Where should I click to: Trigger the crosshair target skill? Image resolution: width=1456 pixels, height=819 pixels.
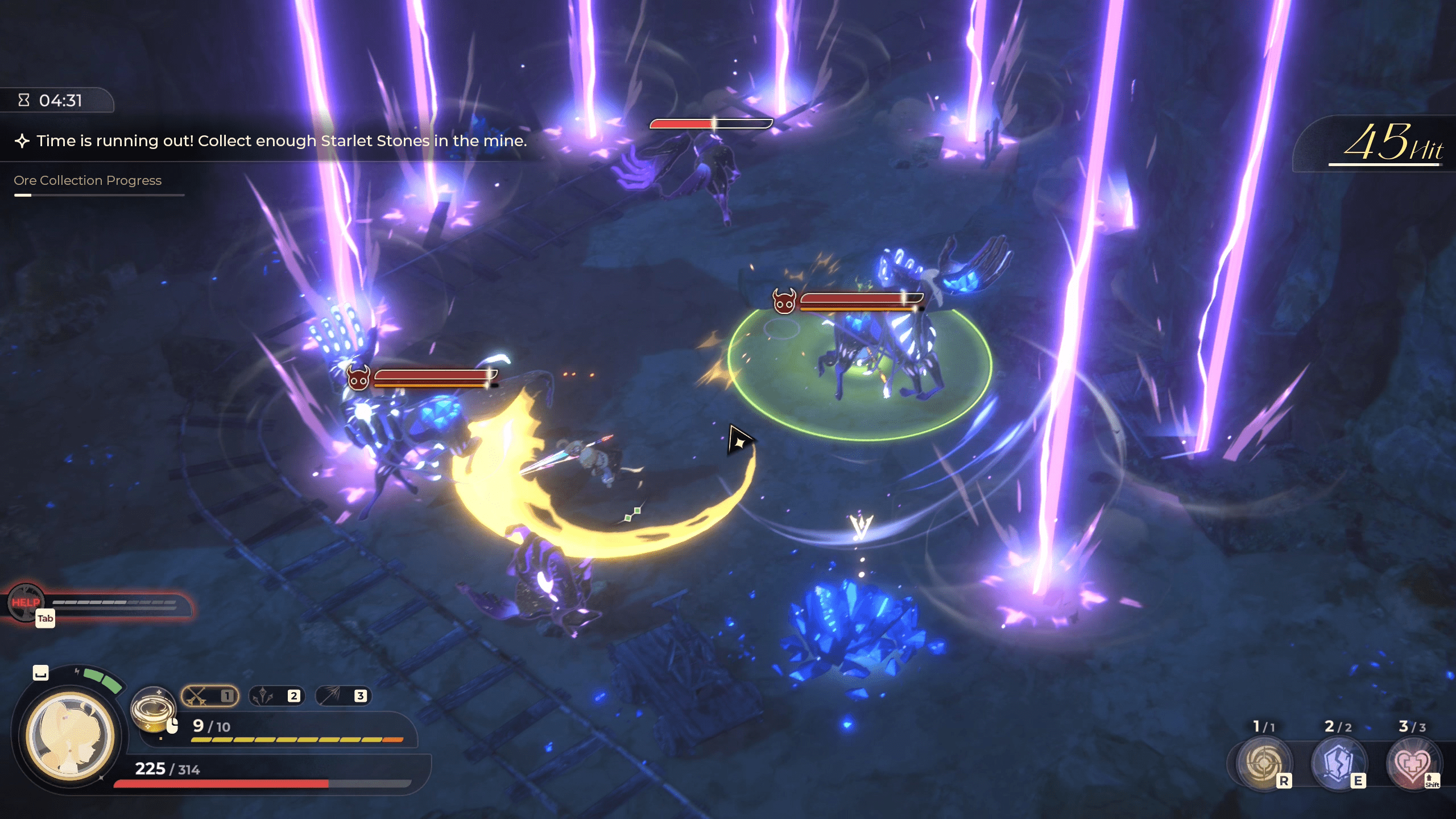coord(1264,763)
